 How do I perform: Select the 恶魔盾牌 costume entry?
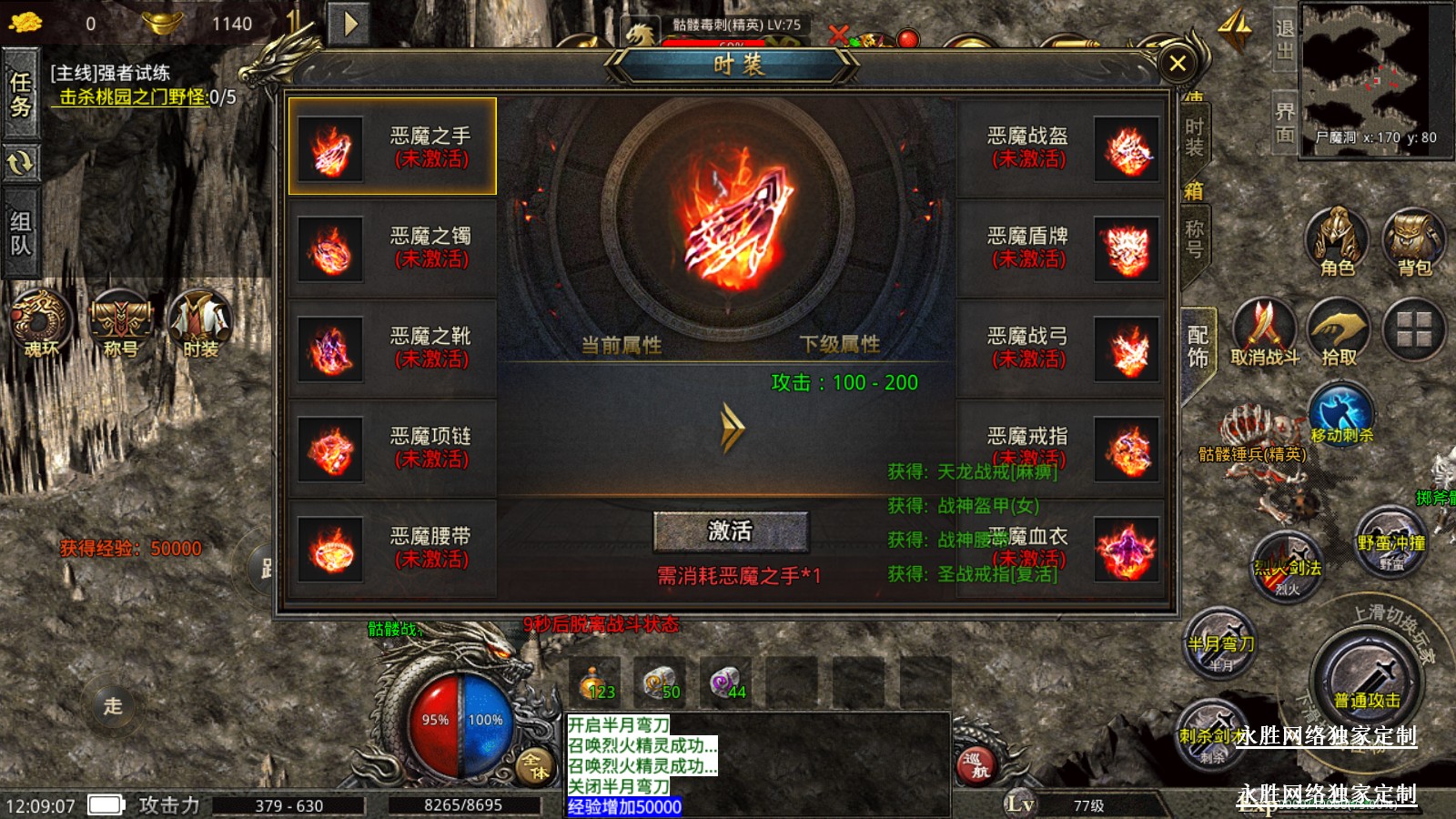click(1062, 248)
